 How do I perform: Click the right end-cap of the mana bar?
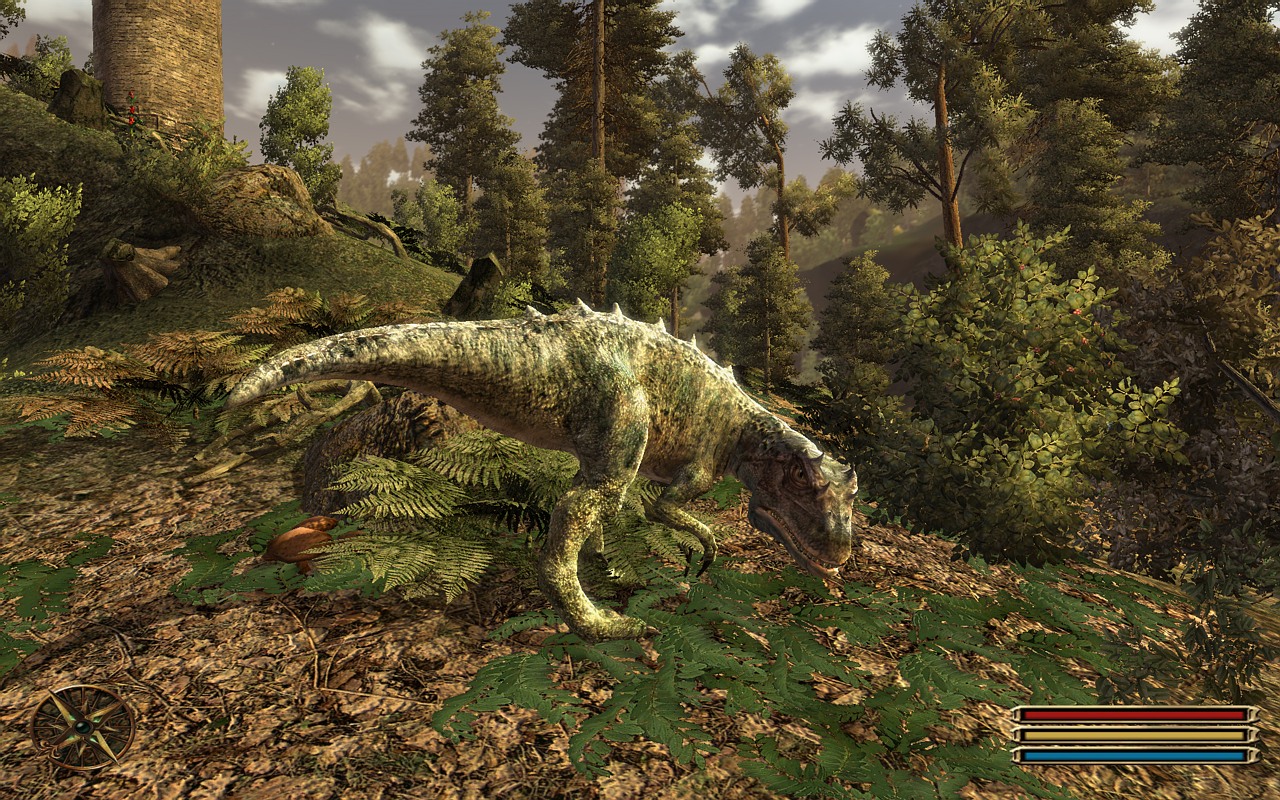[1252, 756]
